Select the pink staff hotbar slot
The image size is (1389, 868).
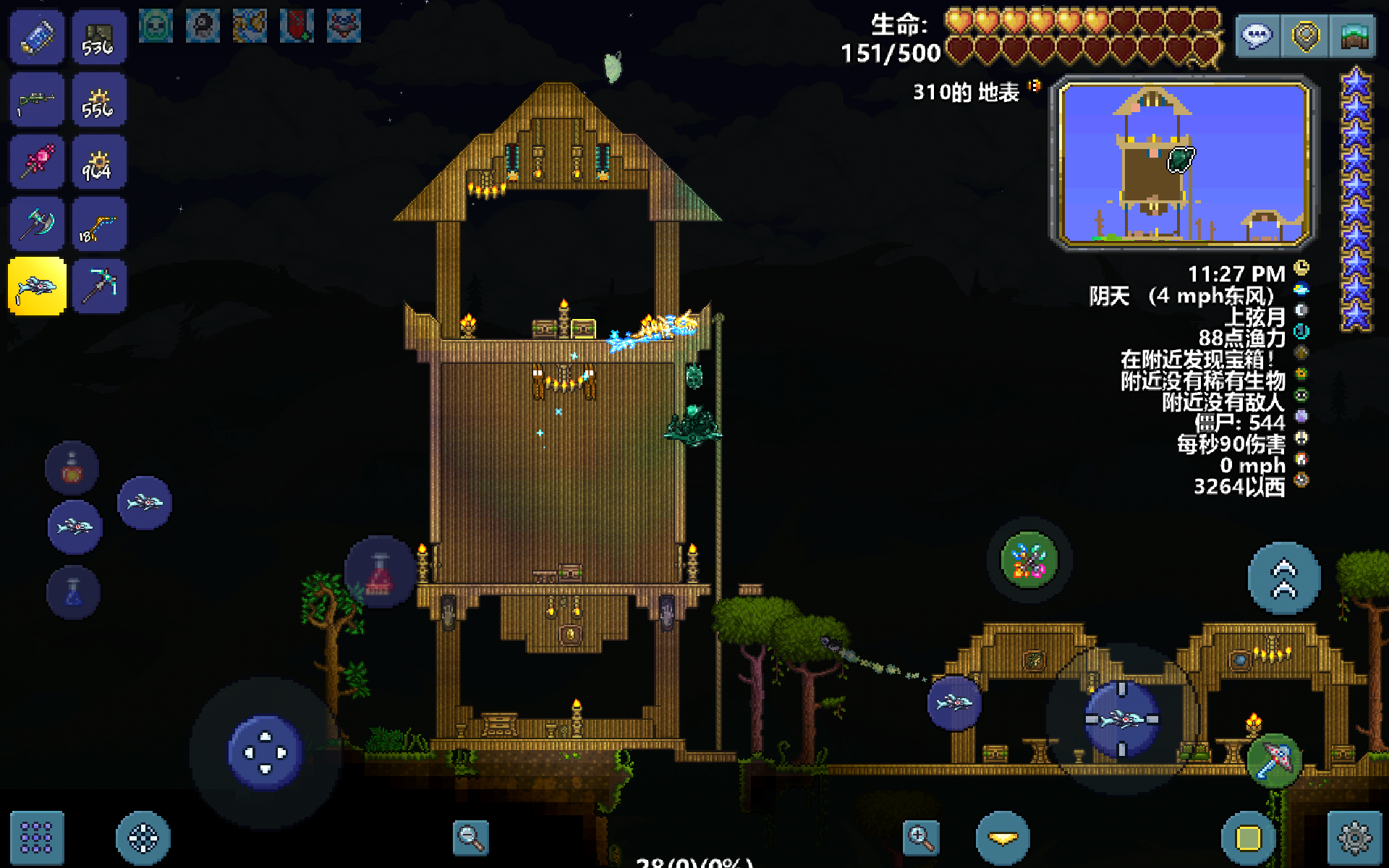click(37, 163)
